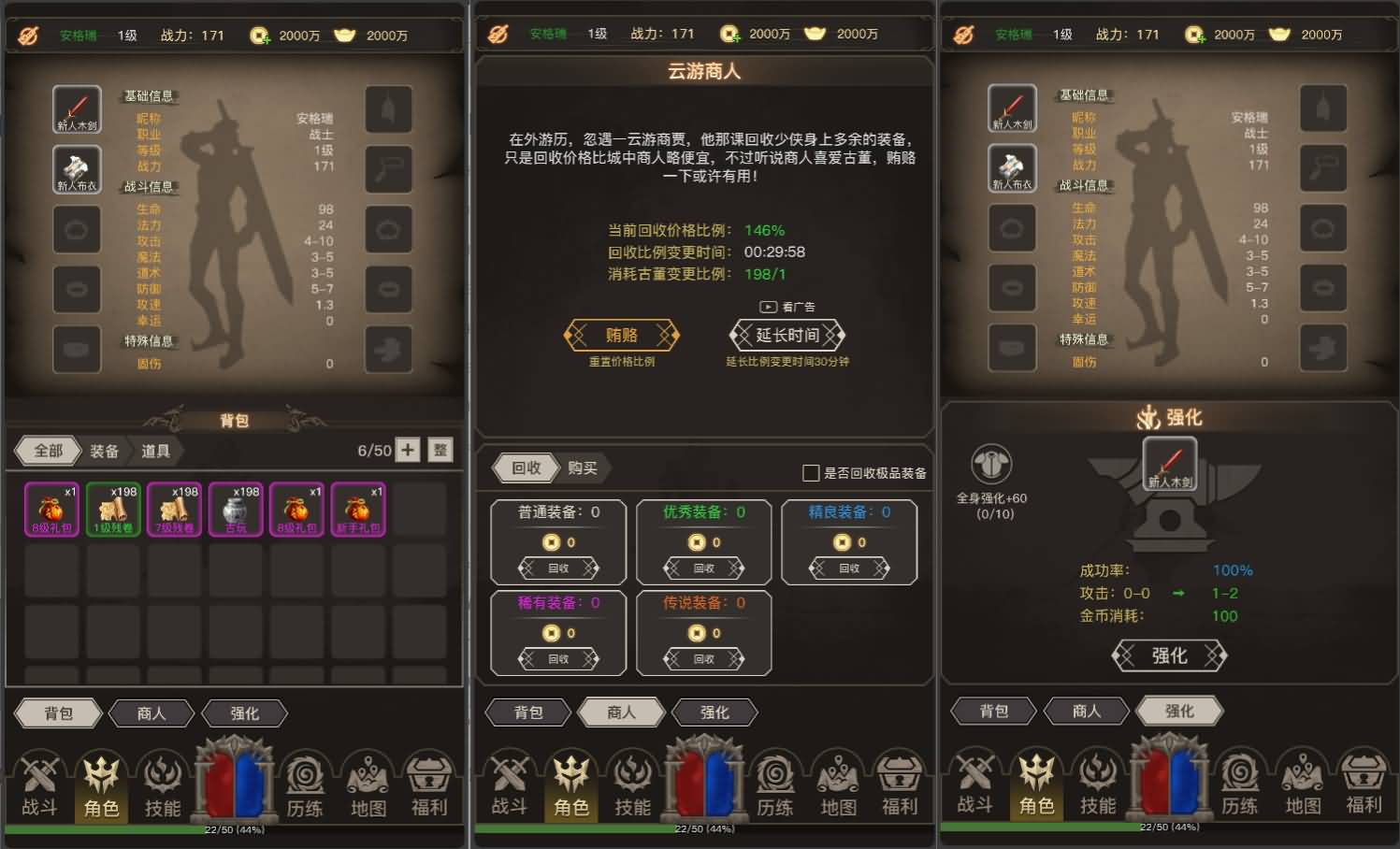Click the 看广告 watch-ad button

coord(787,307)
